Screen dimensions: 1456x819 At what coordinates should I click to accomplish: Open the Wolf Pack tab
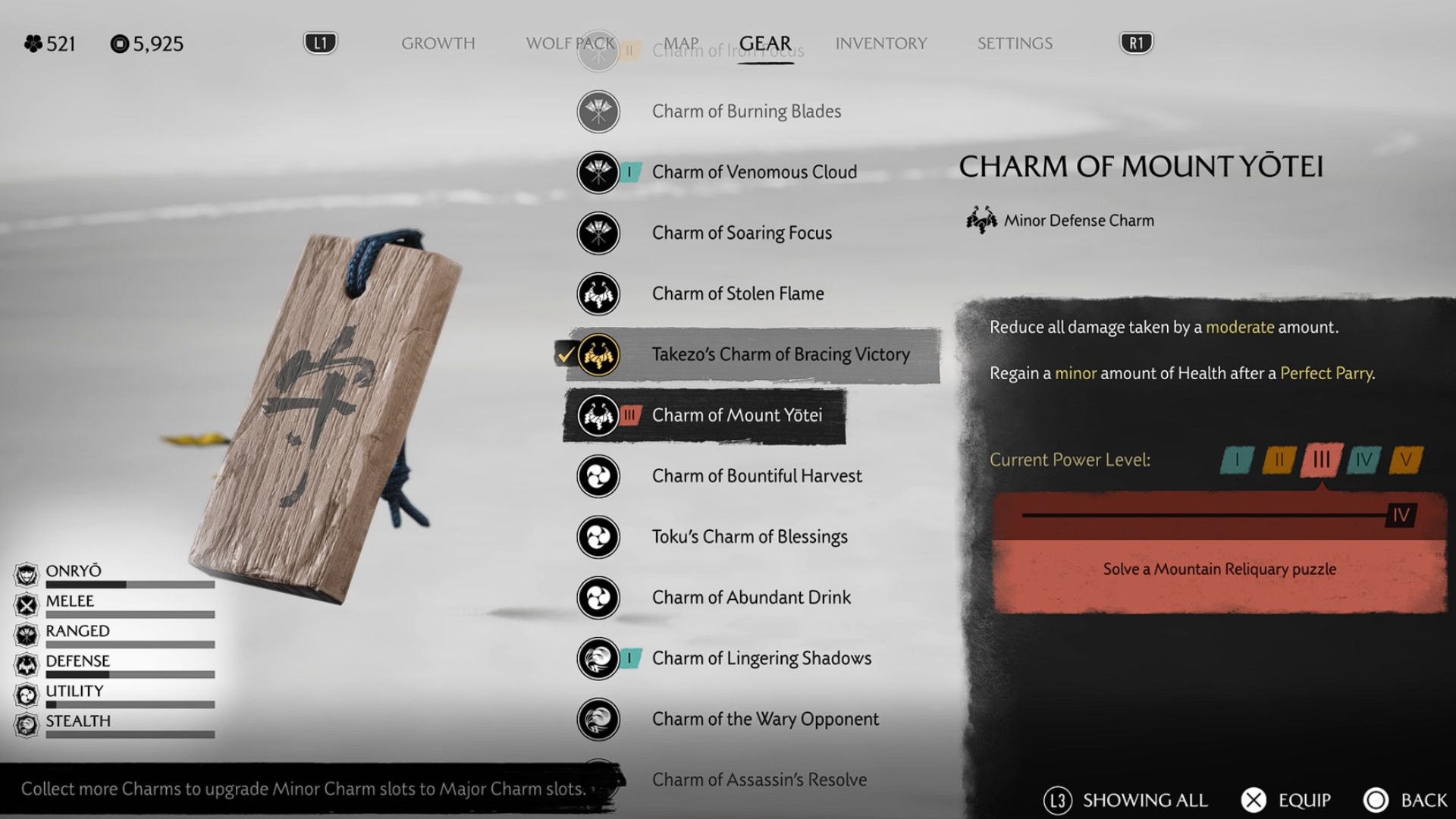570,43
